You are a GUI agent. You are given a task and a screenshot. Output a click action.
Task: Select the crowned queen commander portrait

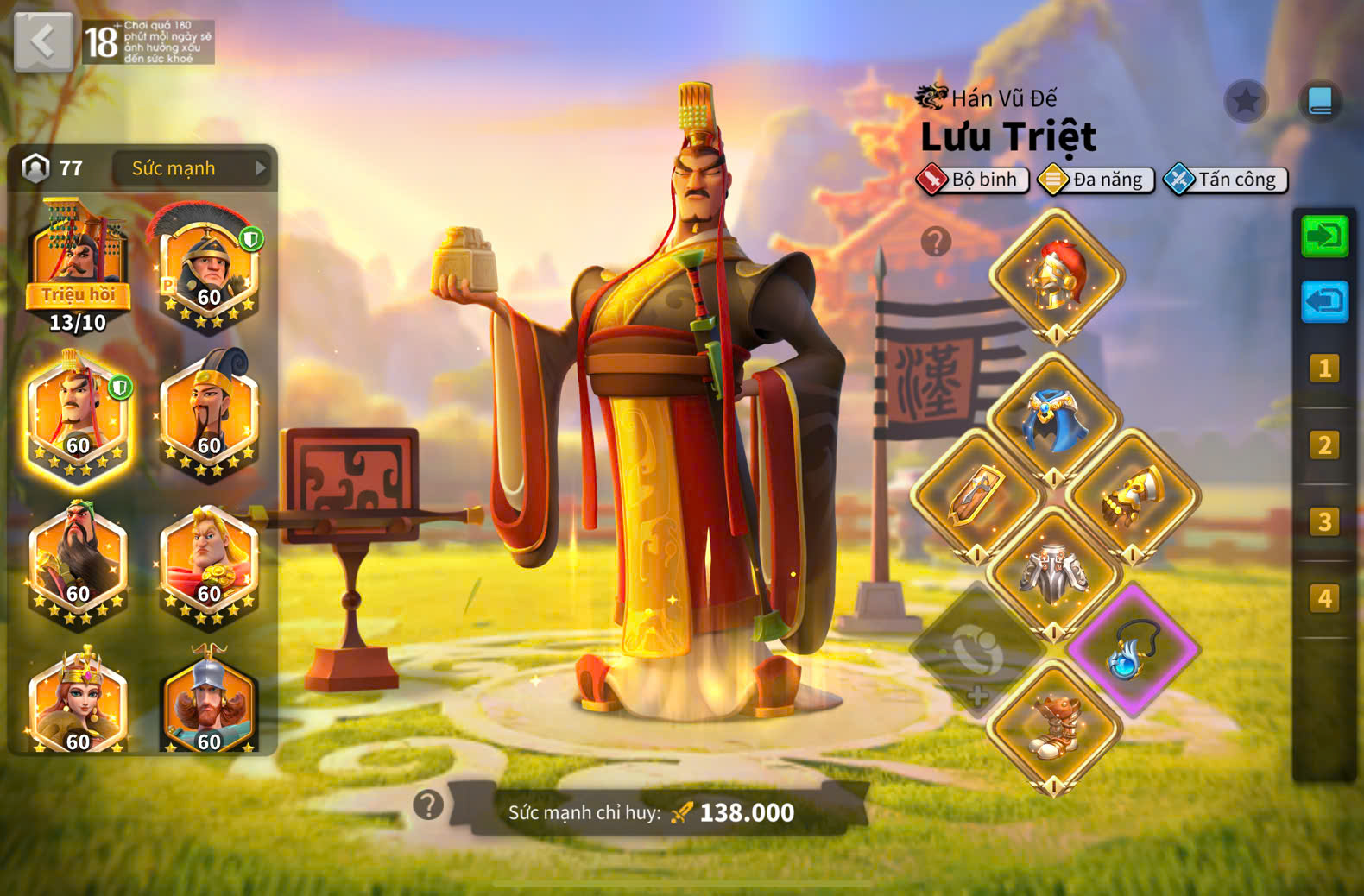[78, 704]
